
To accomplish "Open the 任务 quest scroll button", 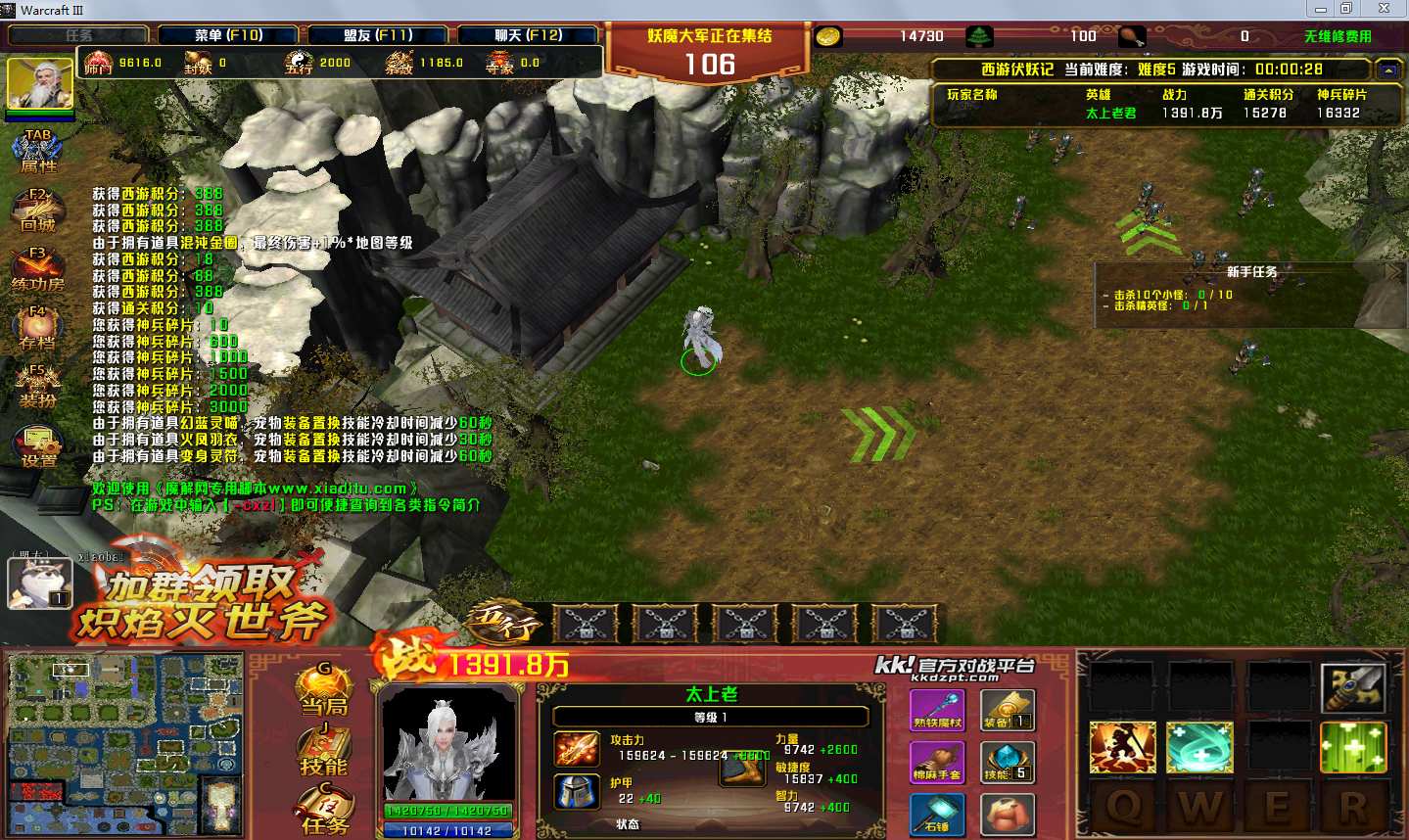I will pyautogui.click(x=324, y=811).
